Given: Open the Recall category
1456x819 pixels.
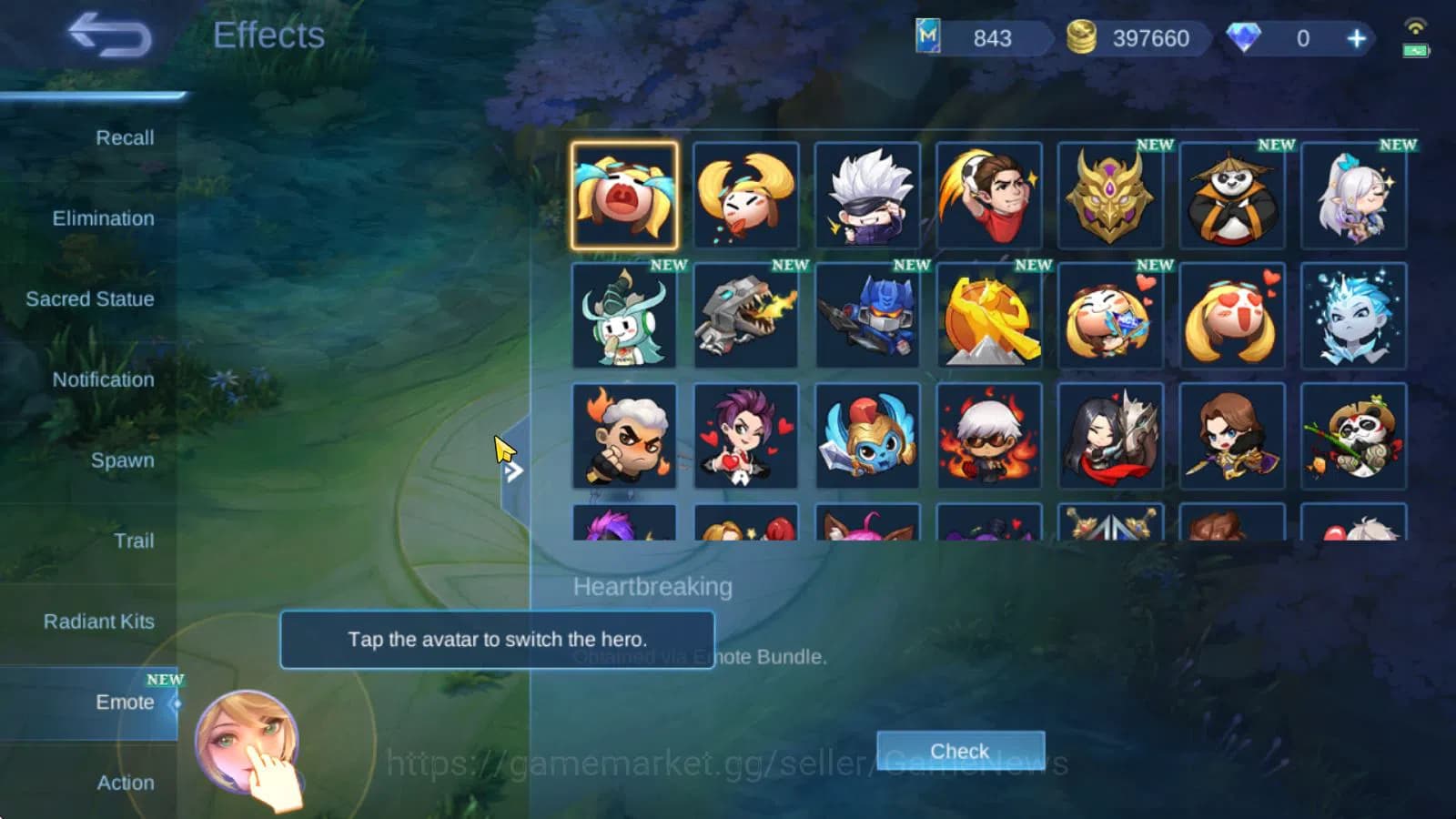Looking at the screenshot, I should pos(125,137).
